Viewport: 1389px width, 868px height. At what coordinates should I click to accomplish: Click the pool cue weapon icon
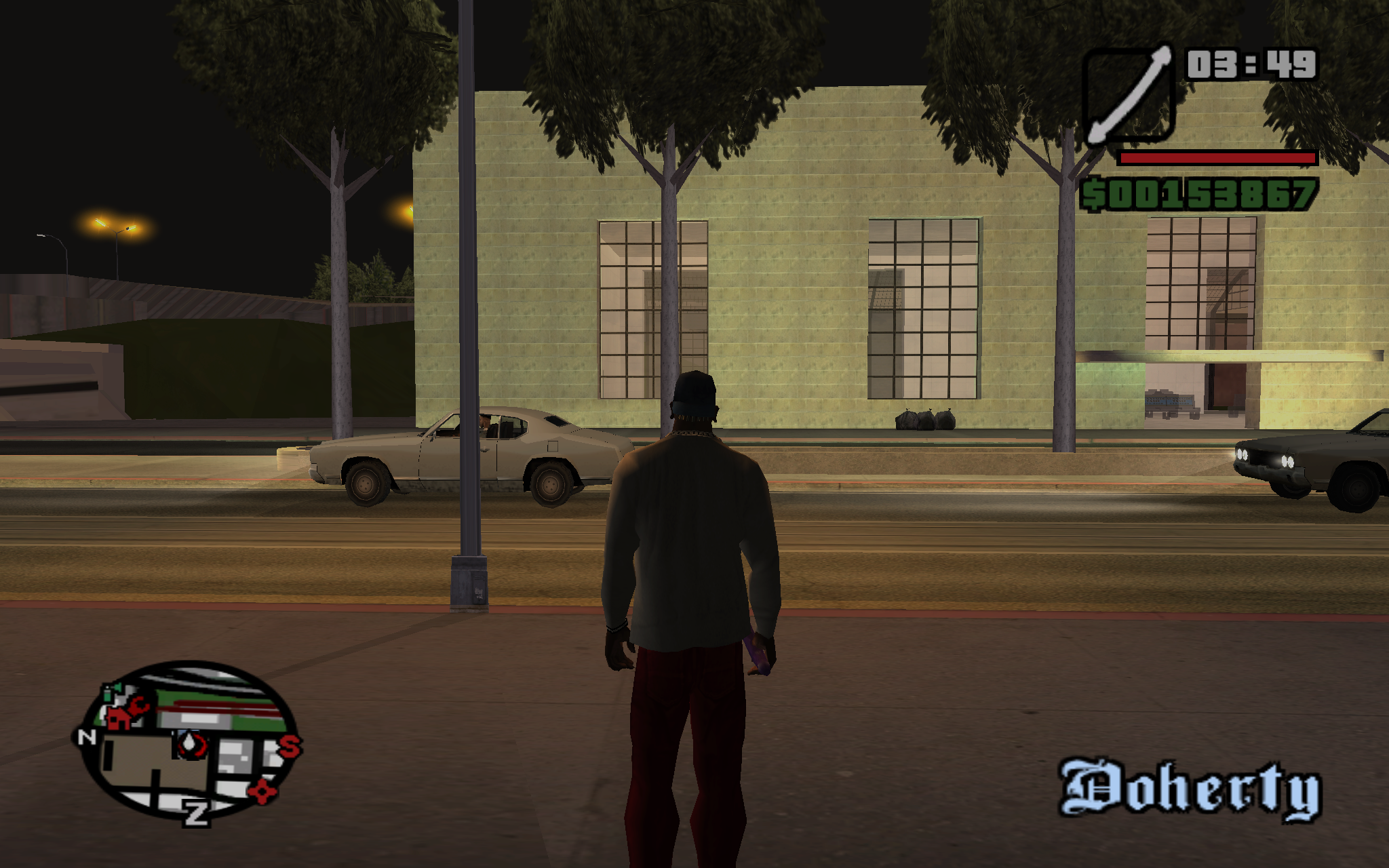[x=1129, y=94]
